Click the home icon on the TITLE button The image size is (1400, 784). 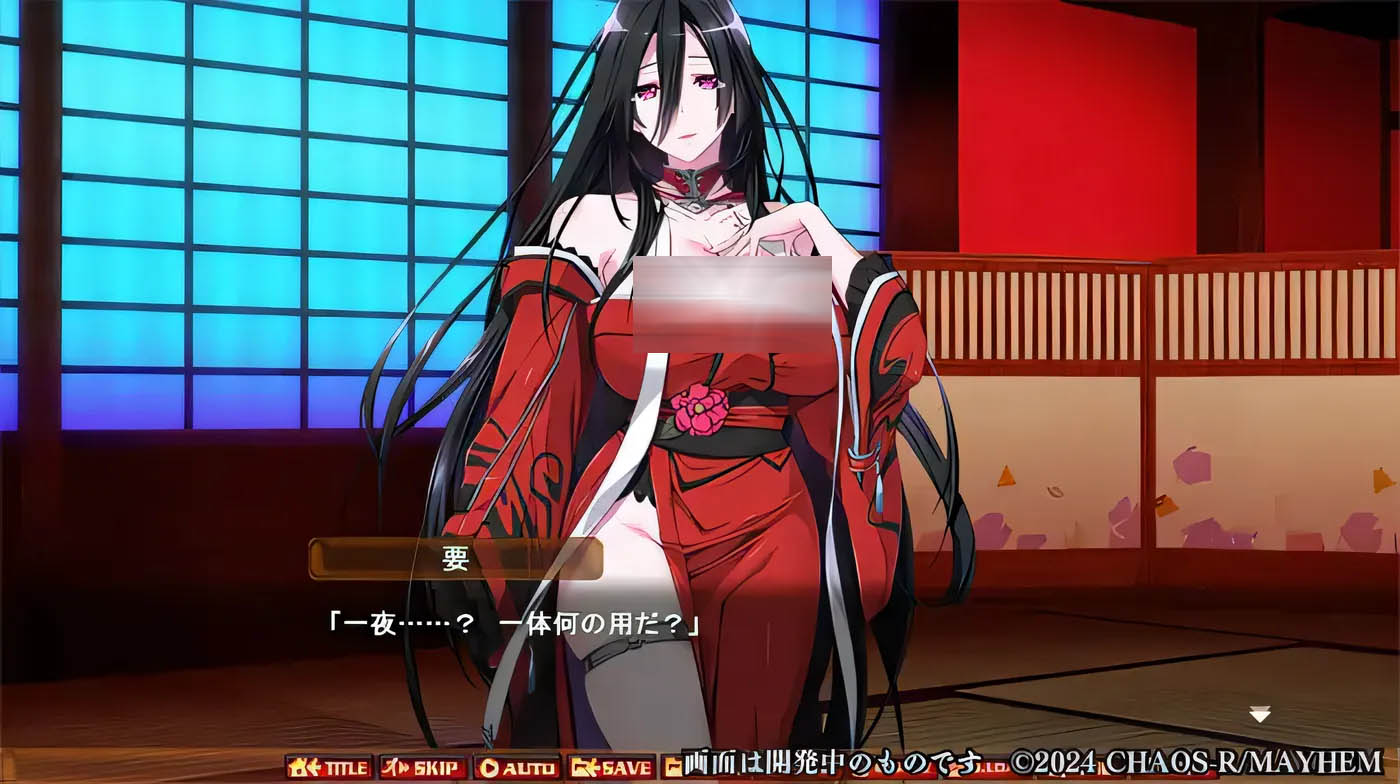[297, 768]
